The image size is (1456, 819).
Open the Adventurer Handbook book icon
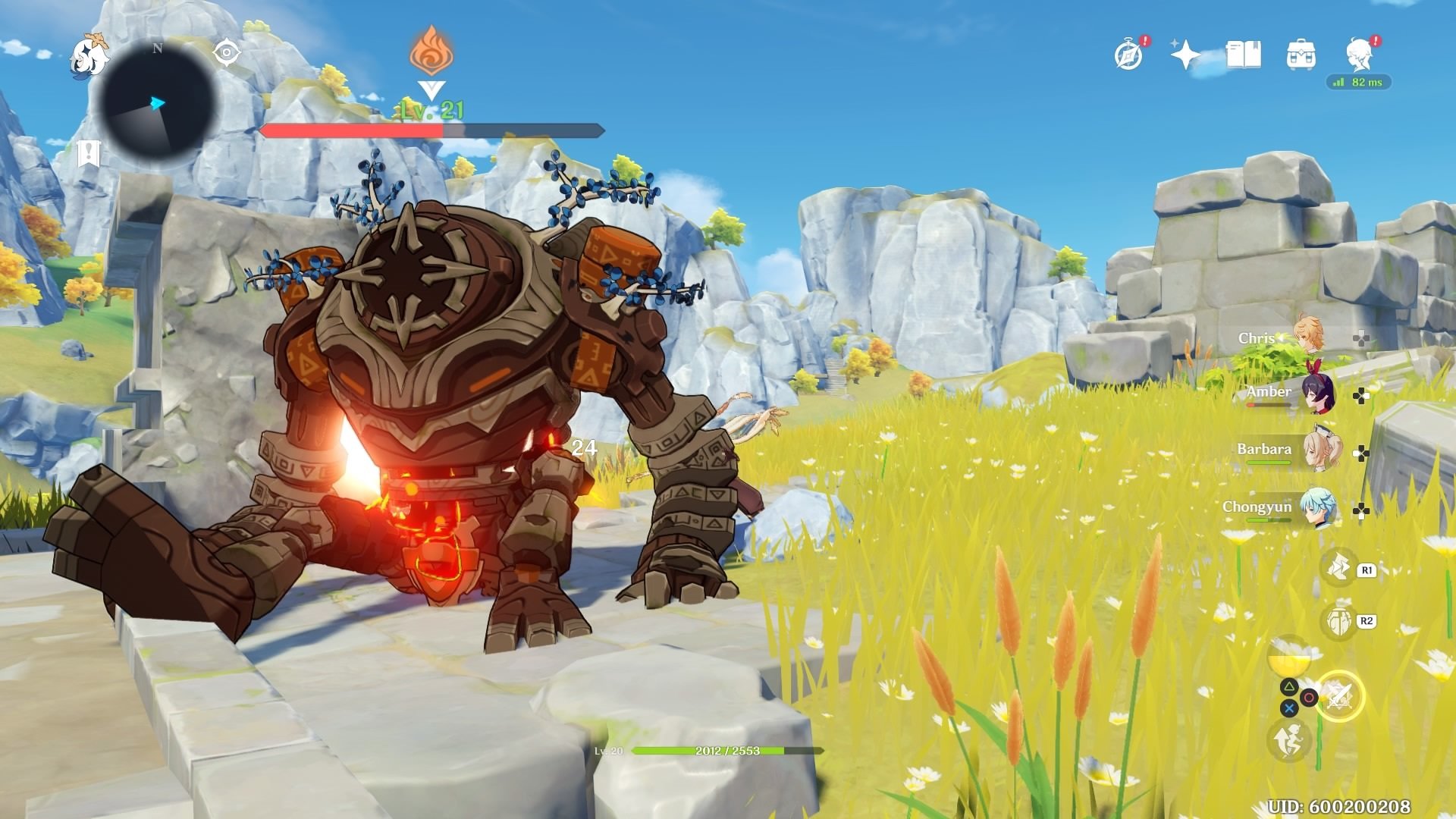pyautogui.click(x=1242, y=53)
